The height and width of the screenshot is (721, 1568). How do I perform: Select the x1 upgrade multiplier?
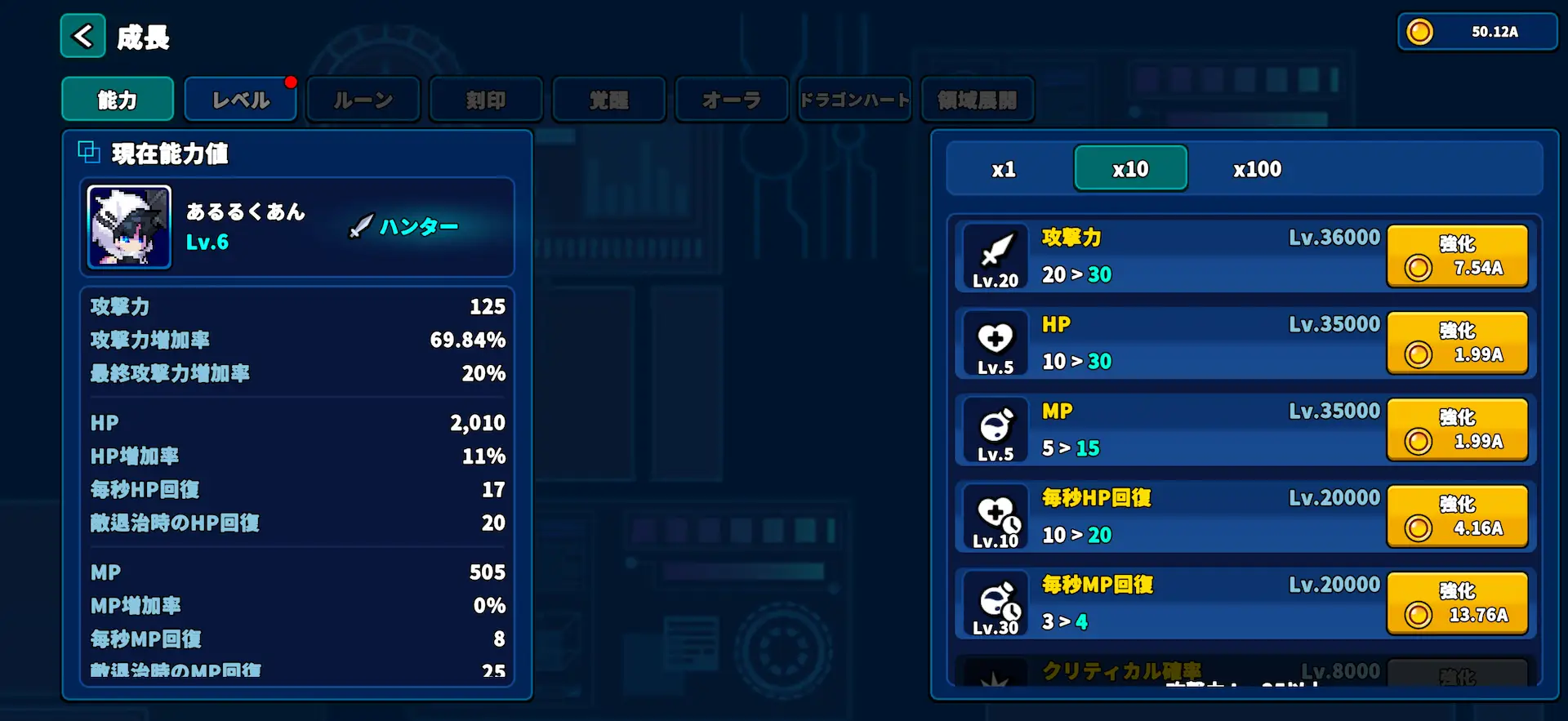click(1004, 168)
